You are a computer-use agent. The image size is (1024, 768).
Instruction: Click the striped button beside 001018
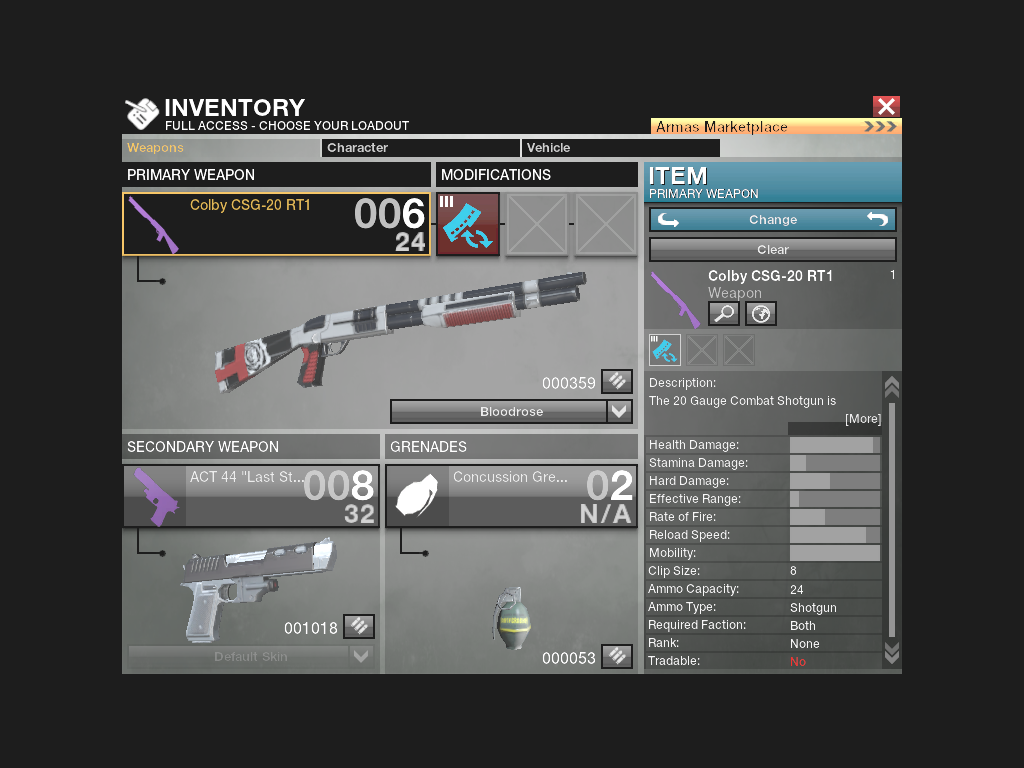pyautogui.click(x=359, y=627)
